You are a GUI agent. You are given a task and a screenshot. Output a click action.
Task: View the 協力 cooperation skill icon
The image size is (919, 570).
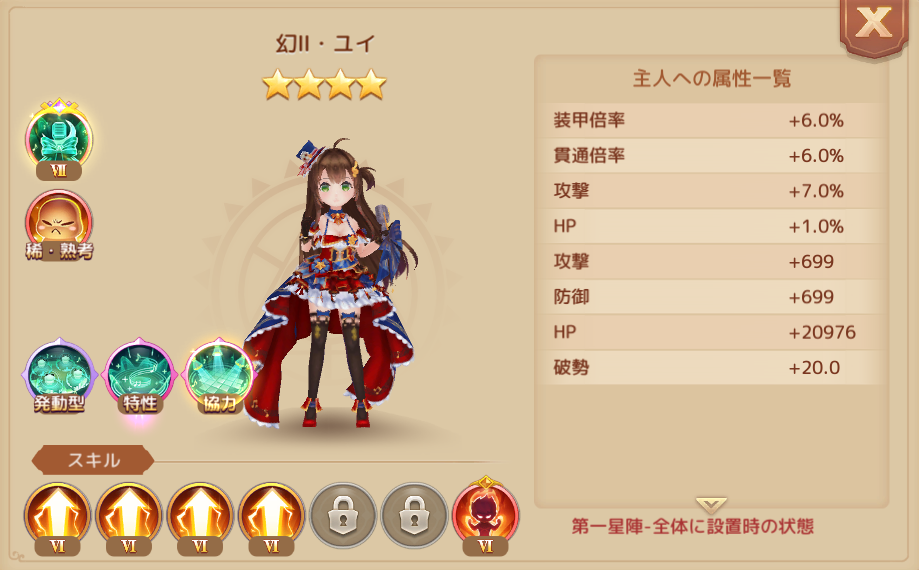point(219,377)
